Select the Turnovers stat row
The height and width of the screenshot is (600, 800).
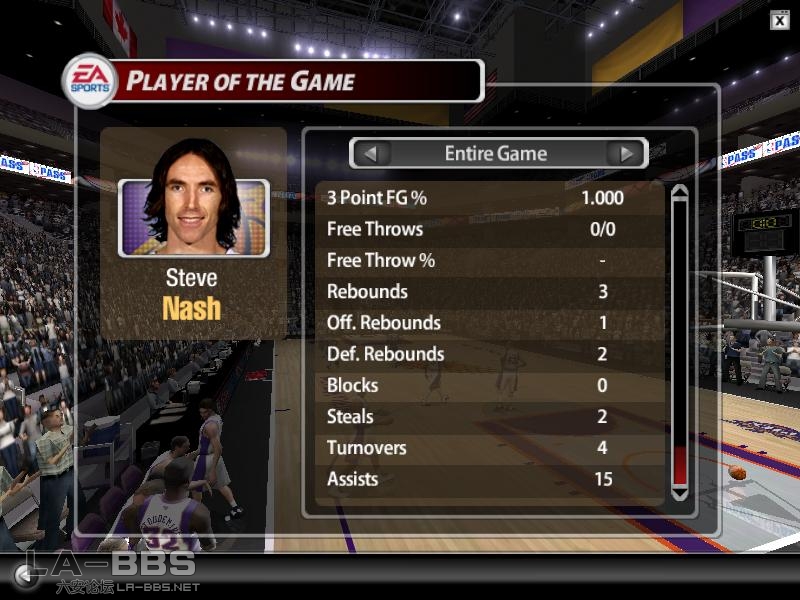point(490,448)
